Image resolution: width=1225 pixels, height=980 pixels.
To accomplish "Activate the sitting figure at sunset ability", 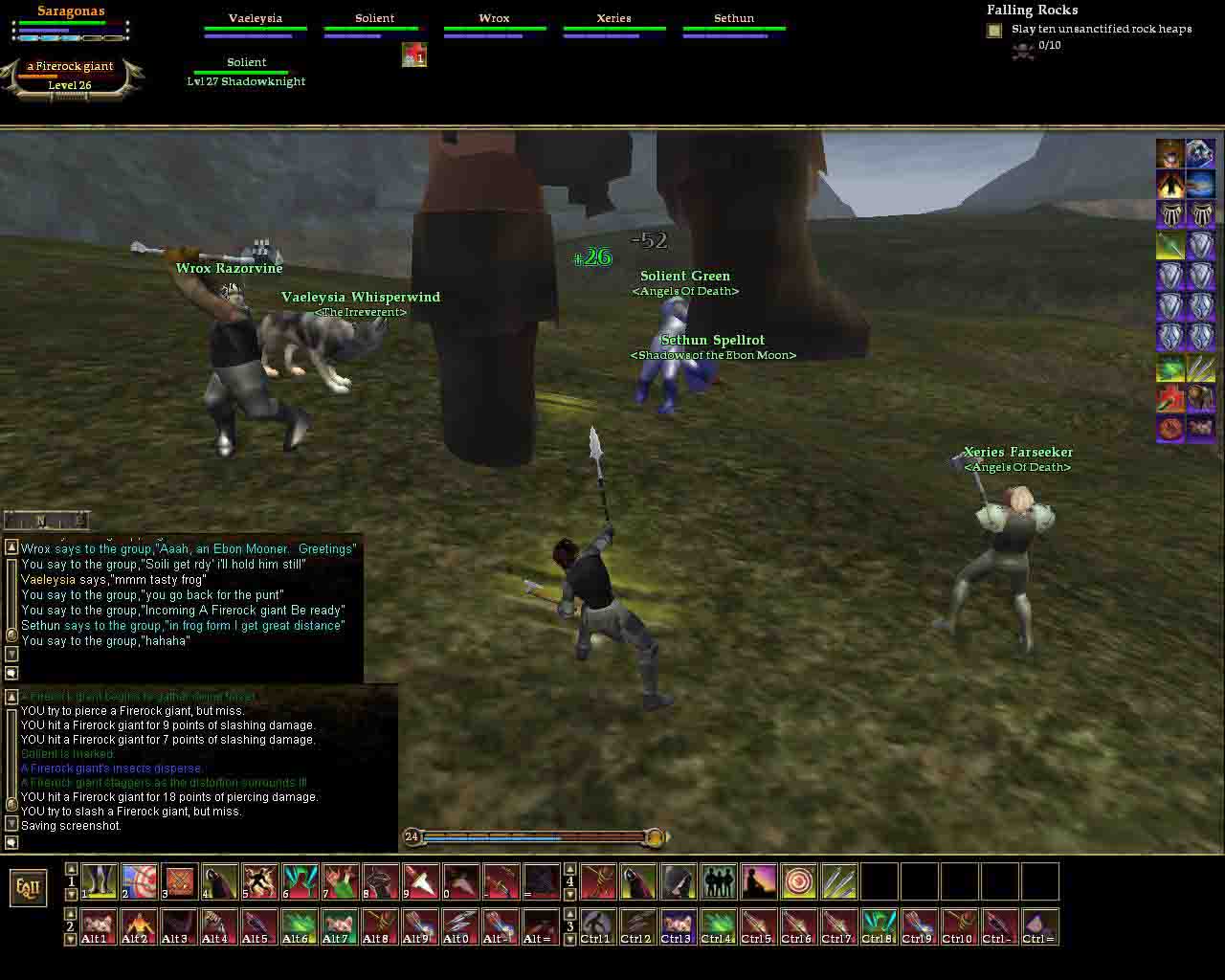I will point(758,881).
